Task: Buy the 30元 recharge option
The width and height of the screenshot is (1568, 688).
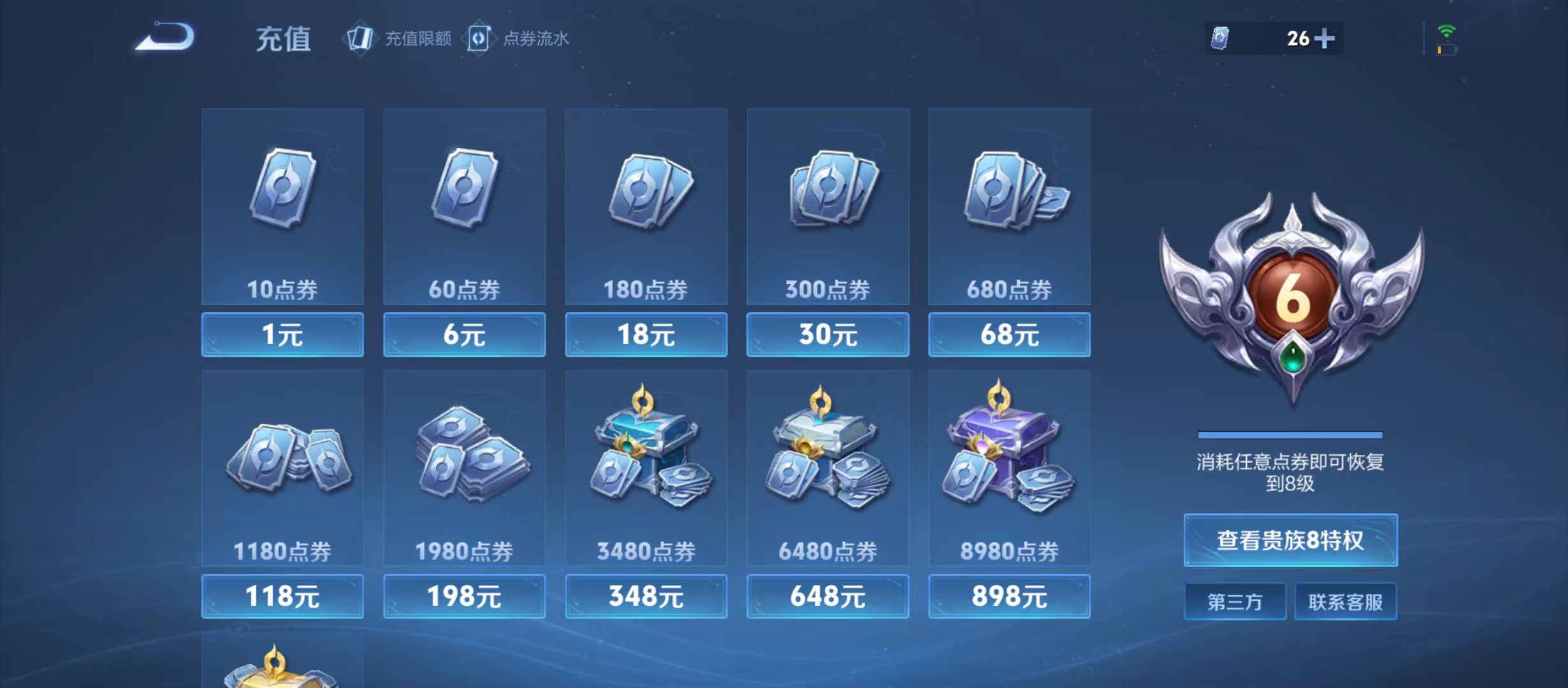Action: pos(827,335)
